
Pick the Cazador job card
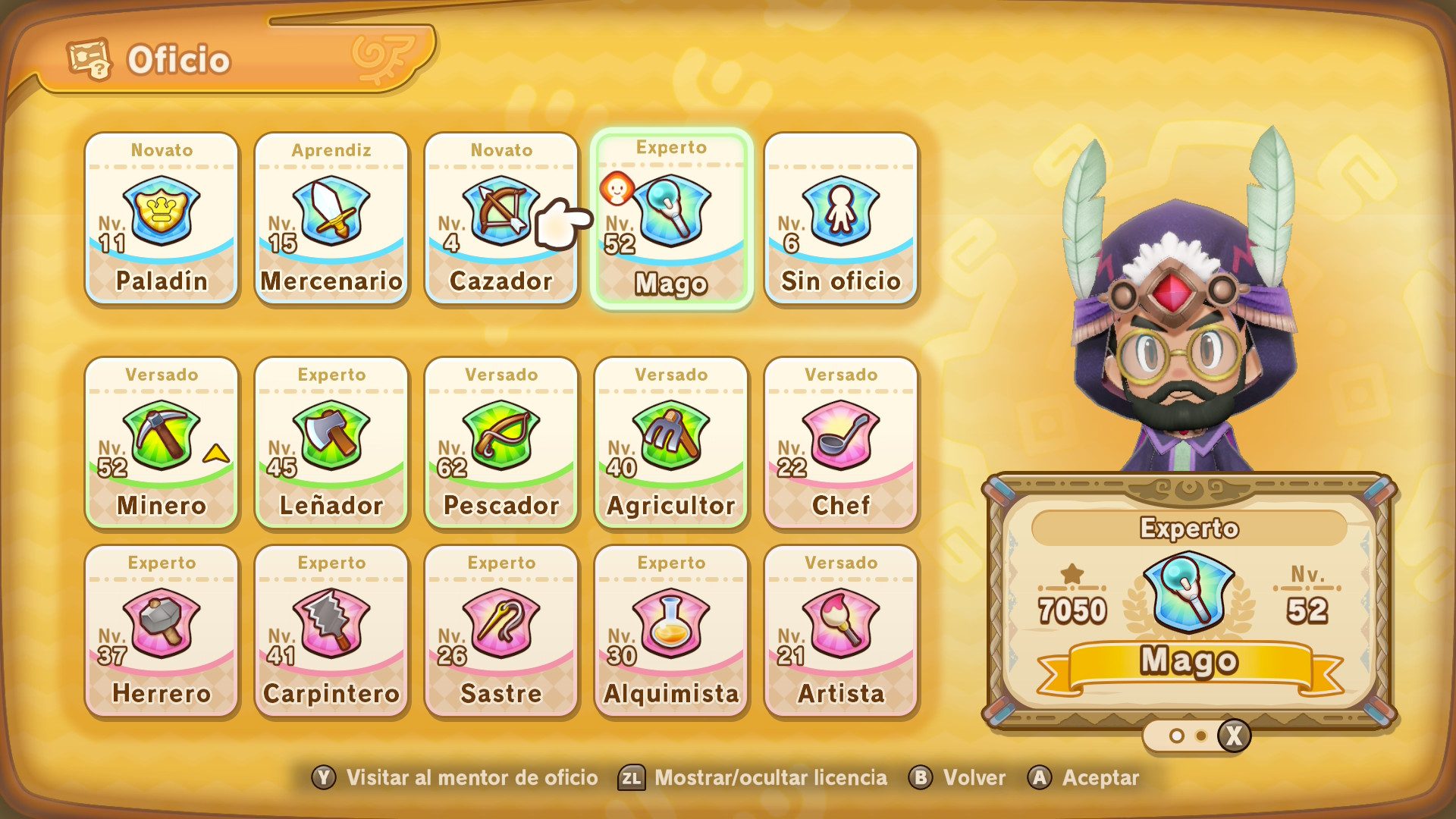[x=501, y=218]
